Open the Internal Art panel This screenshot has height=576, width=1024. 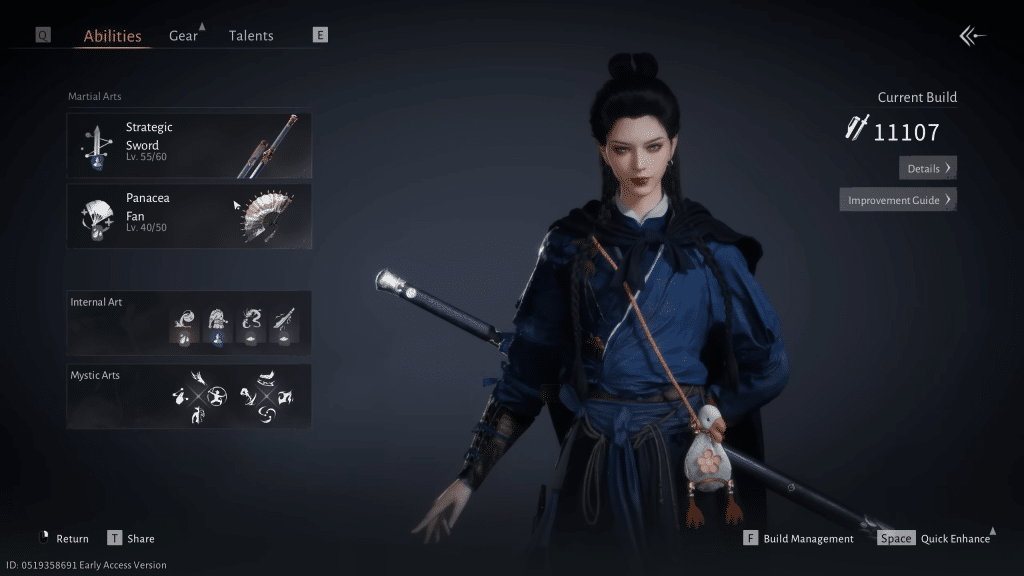coord(189,323)
